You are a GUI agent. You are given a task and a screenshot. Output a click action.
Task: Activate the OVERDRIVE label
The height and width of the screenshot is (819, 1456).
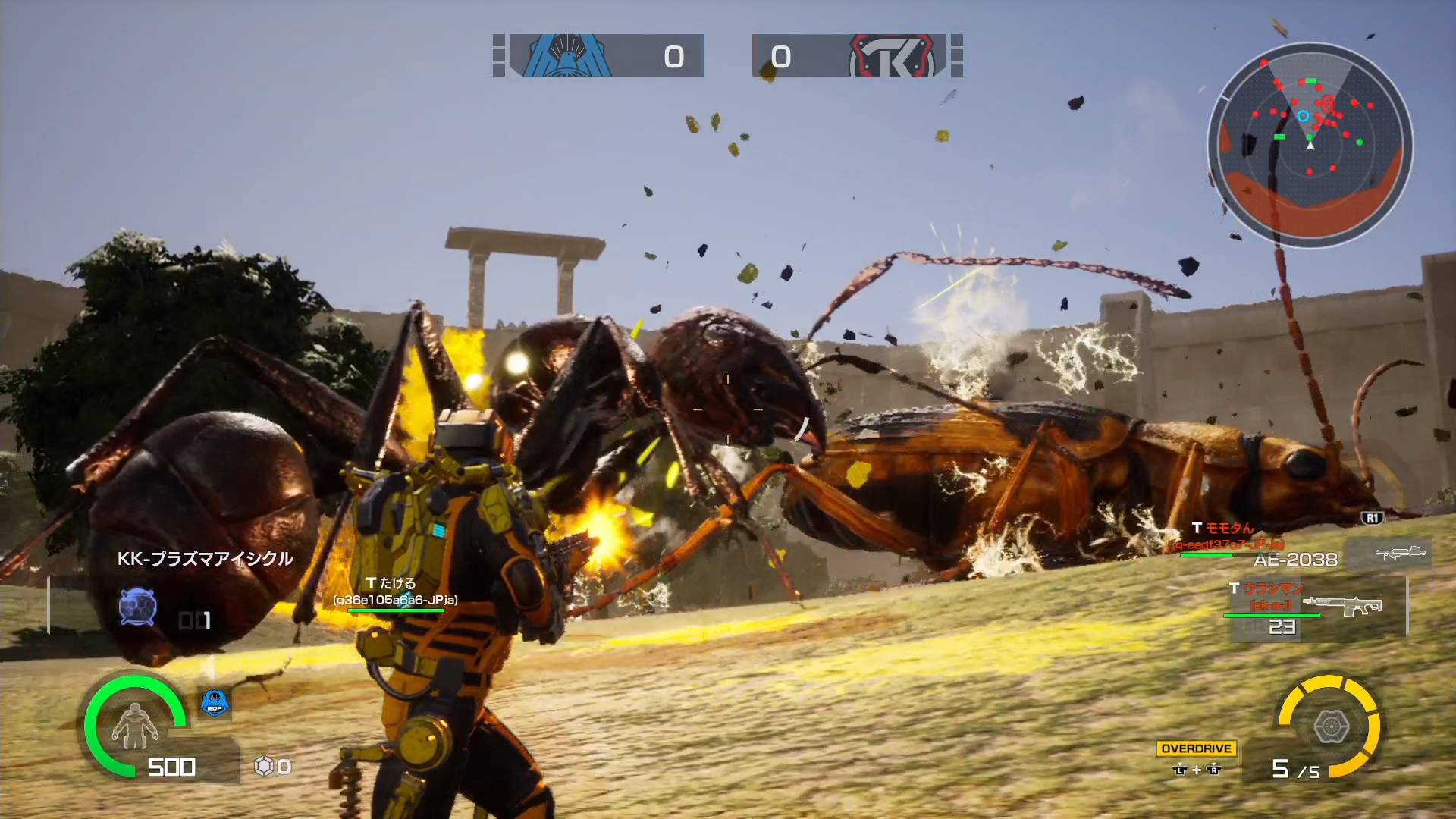coord(1196,748)
